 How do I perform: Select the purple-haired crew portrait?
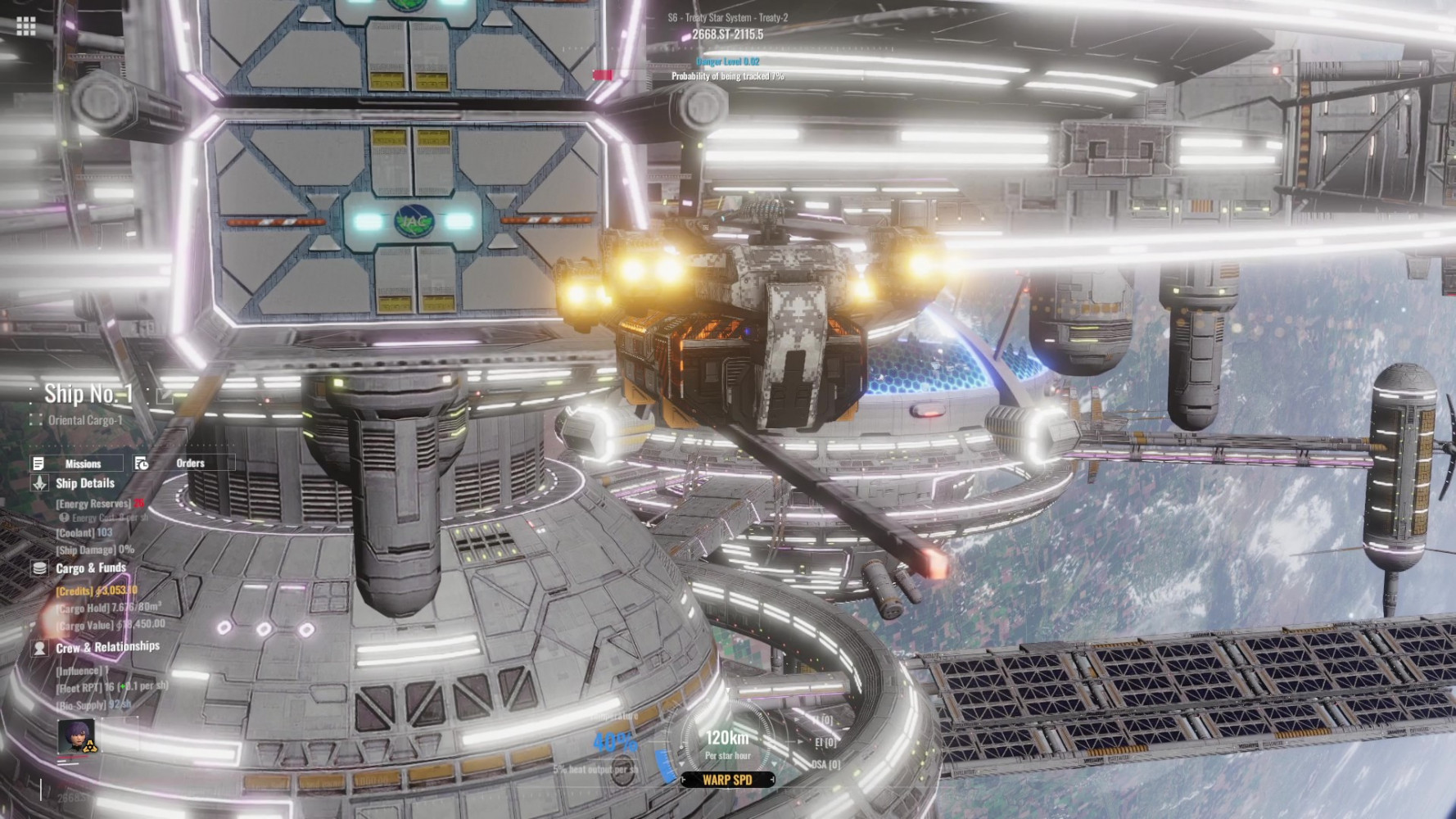[x=76, y=736]
